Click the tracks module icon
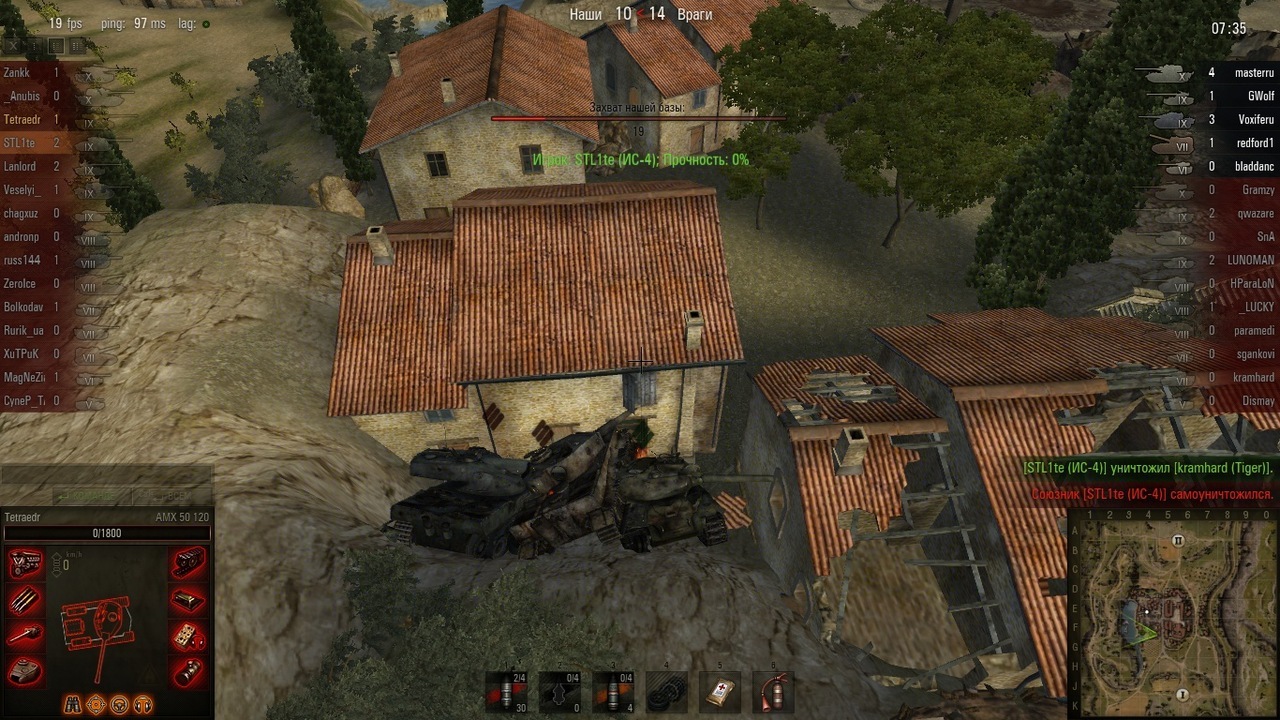The image size is (1280, 720). 188,564
